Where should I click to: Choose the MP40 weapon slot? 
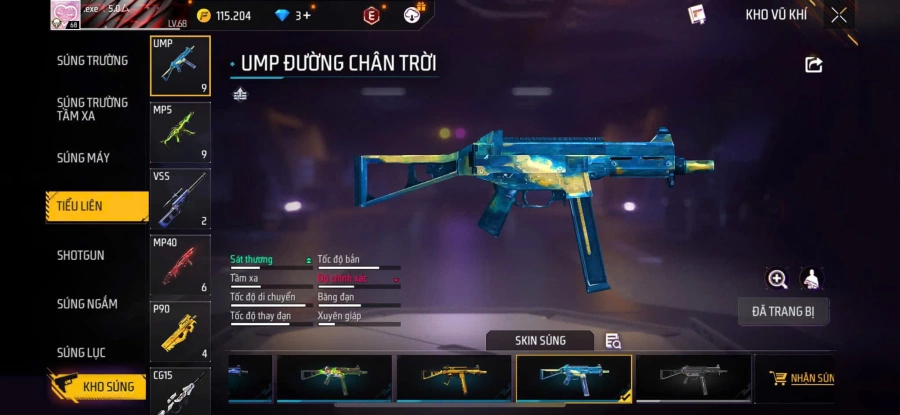(180, 265)
